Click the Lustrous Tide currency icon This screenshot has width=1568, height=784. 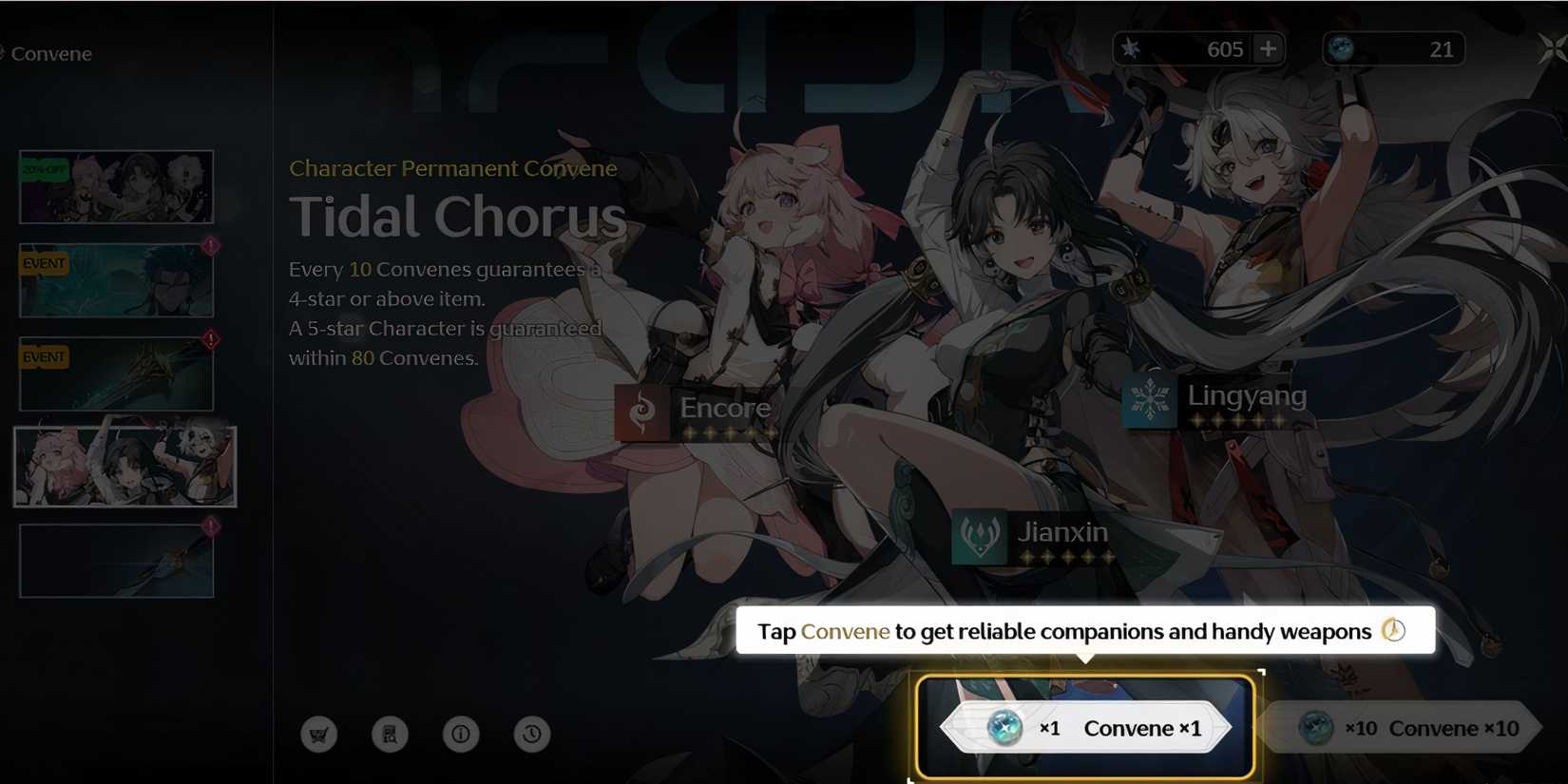(x=1342, y=48)
